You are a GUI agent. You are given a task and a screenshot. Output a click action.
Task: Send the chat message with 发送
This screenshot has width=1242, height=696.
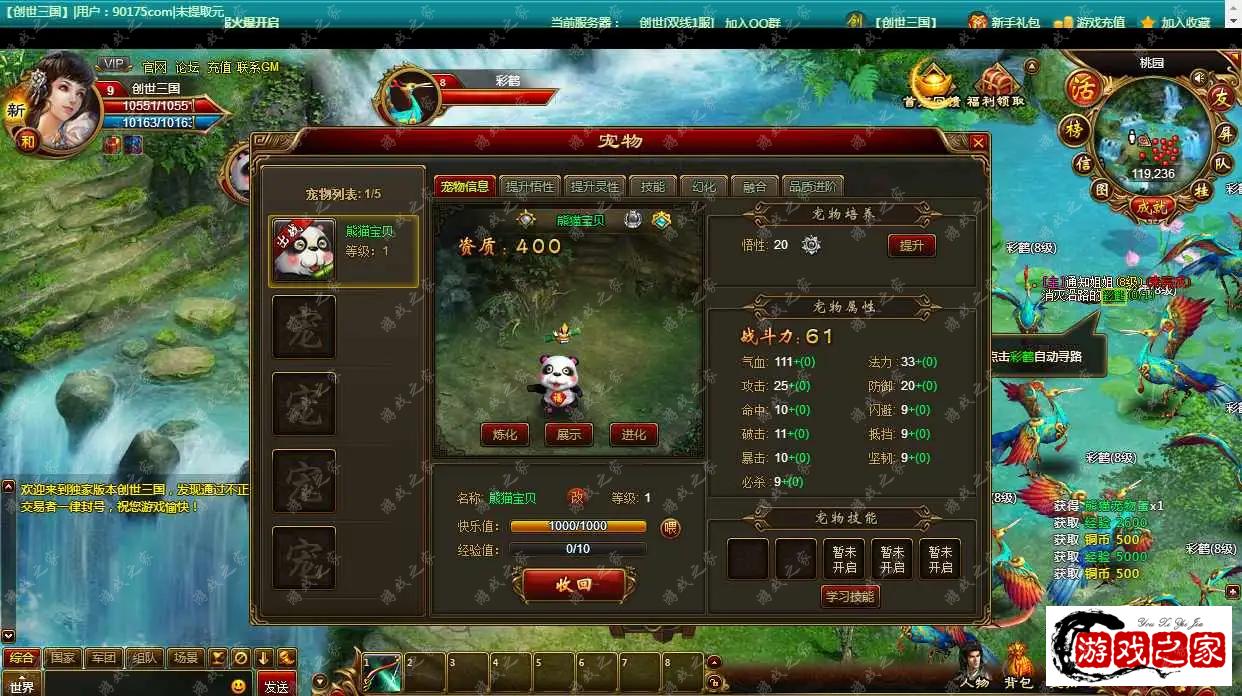(x=276, y=686)
